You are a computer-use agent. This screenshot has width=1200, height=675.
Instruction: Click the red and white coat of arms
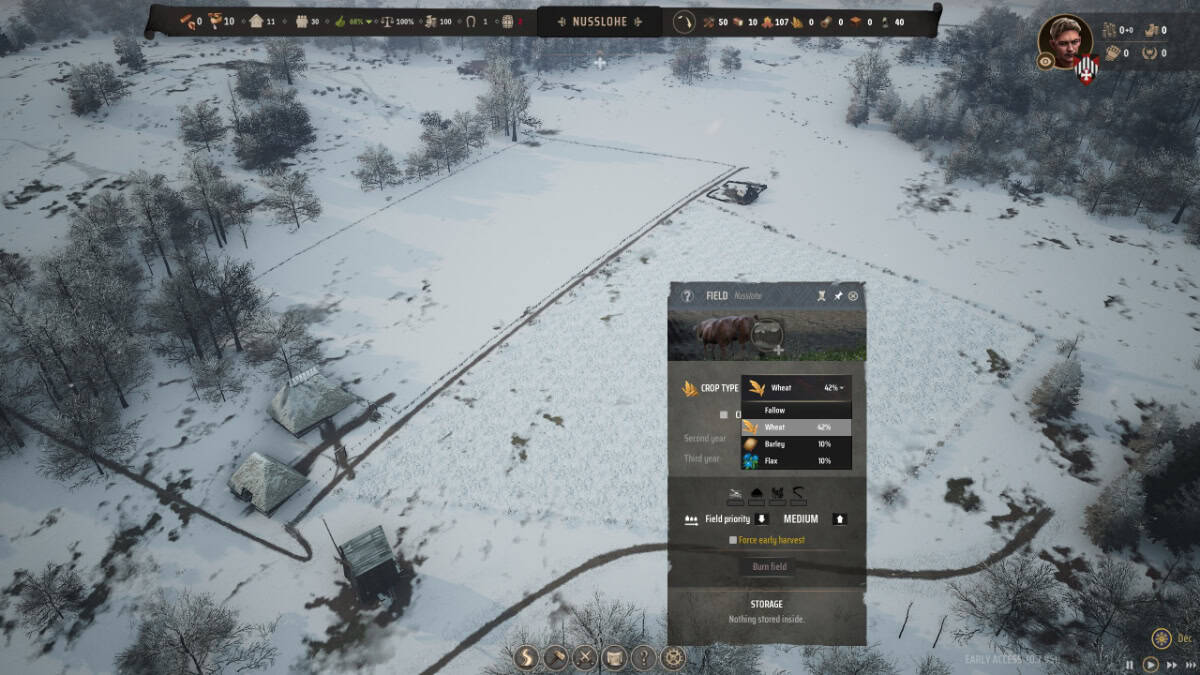point(1088,70)
